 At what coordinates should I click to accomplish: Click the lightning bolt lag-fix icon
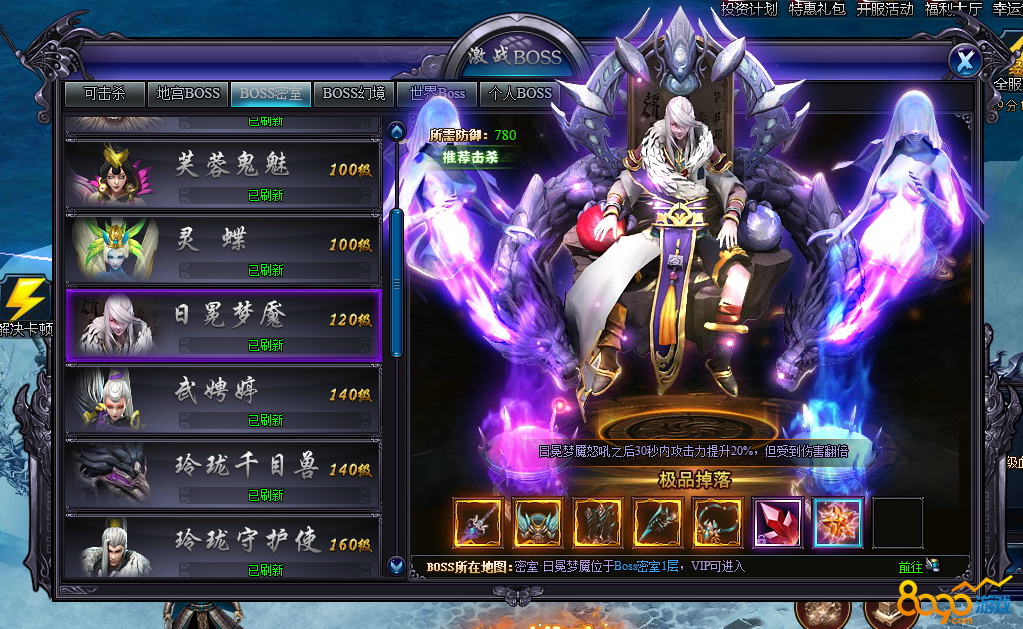coord(25,300)
